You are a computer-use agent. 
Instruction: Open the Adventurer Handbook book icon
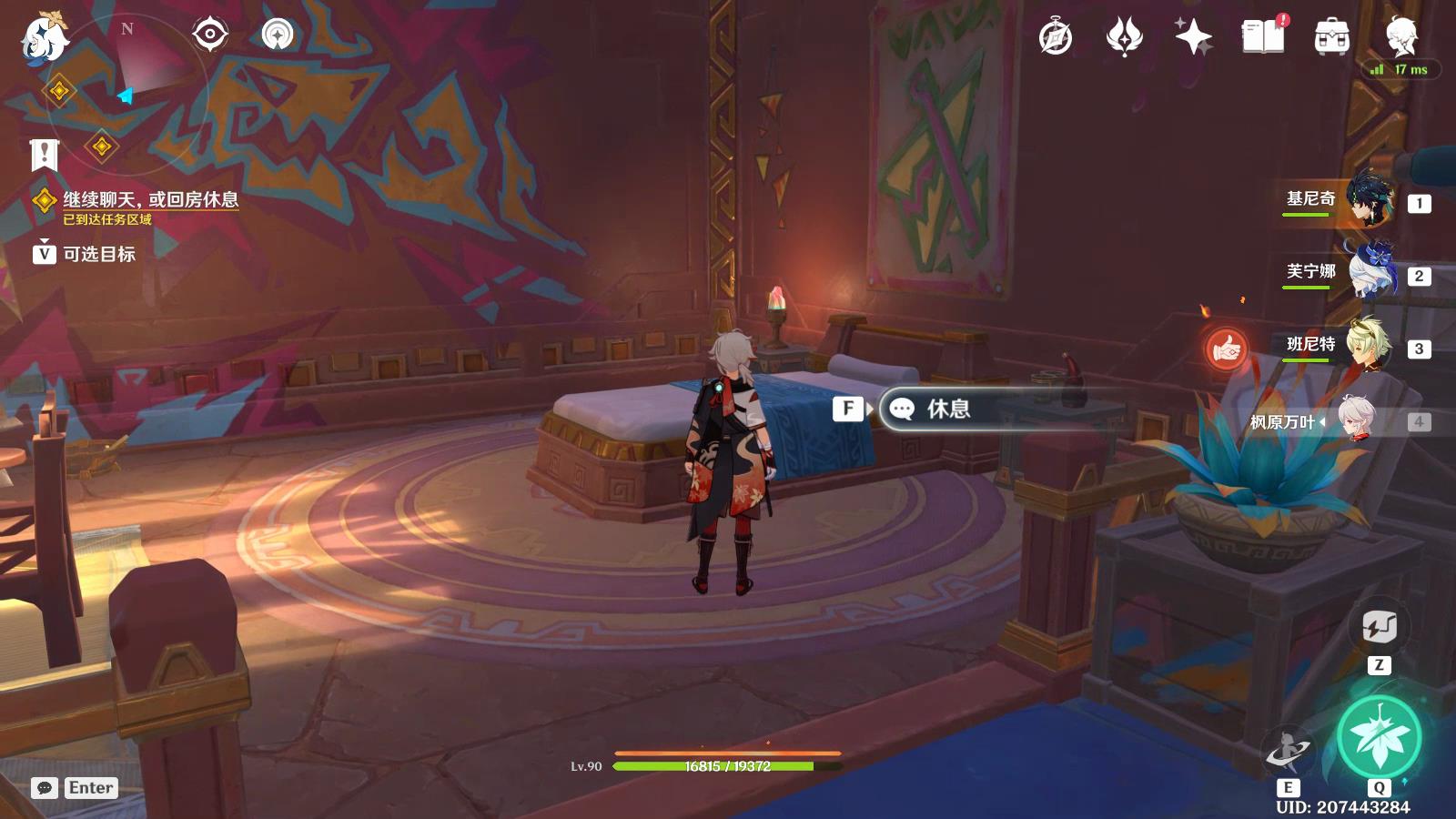tap(1262, 37)
